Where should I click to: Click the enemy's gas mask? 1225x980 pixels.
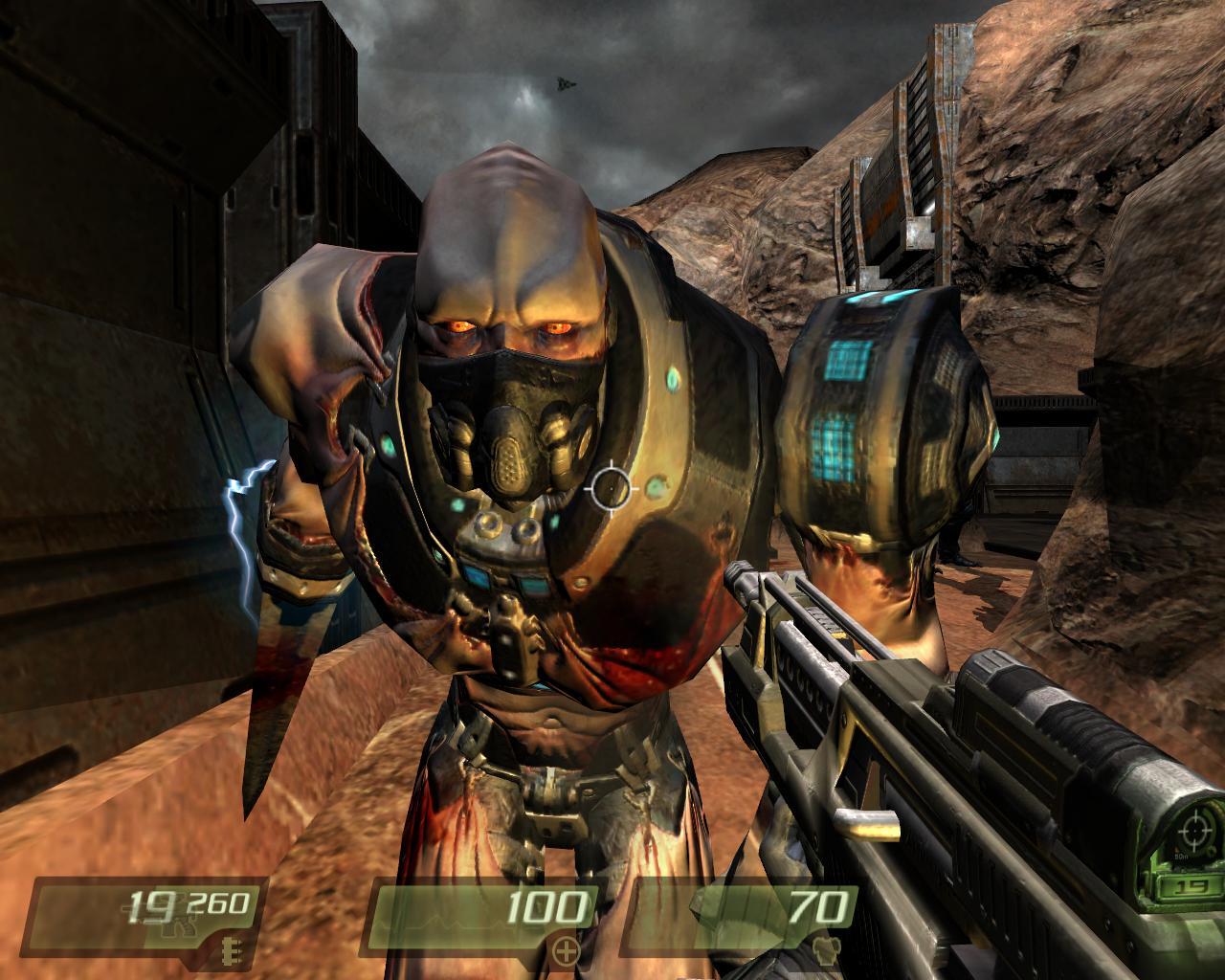click(507, 448)
